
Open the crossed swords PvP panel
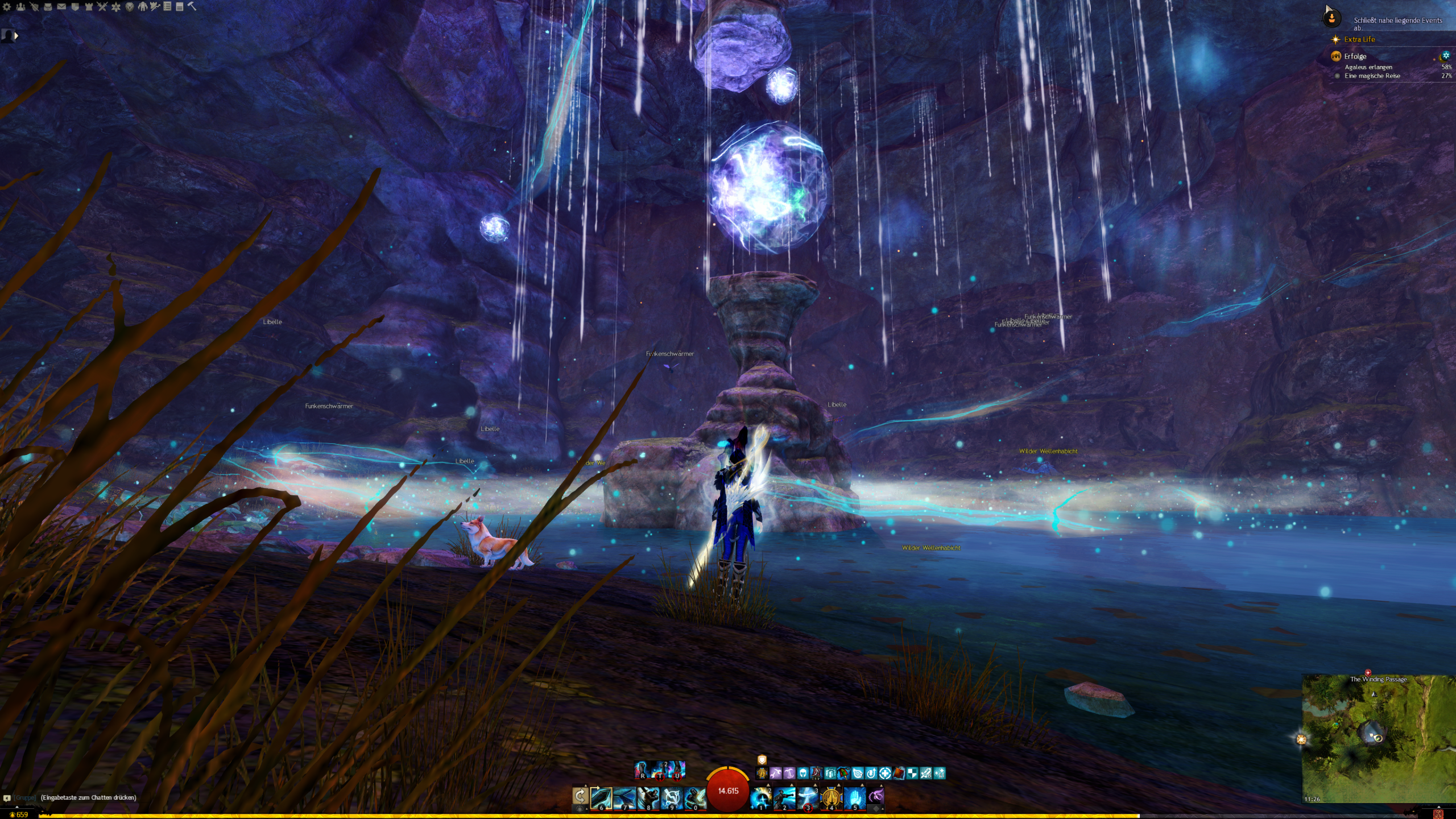pos(102,7)
